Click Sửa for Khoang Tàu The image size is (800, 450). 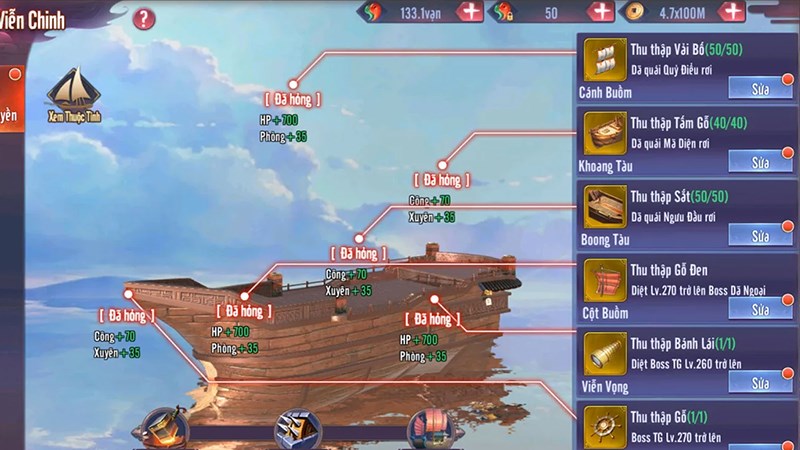tap(760, 162)
